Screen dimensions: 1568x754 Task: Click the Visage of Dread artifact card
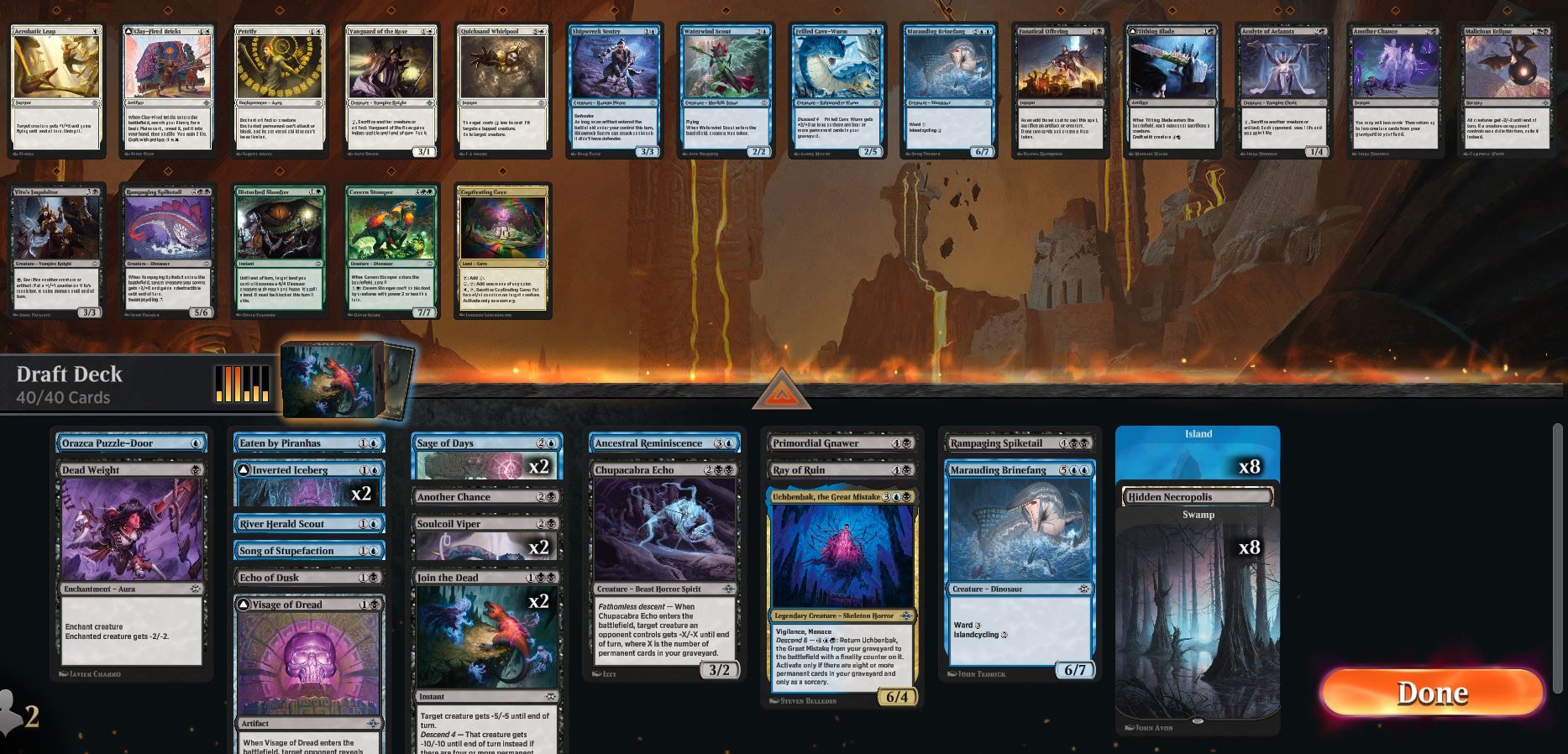308,663
